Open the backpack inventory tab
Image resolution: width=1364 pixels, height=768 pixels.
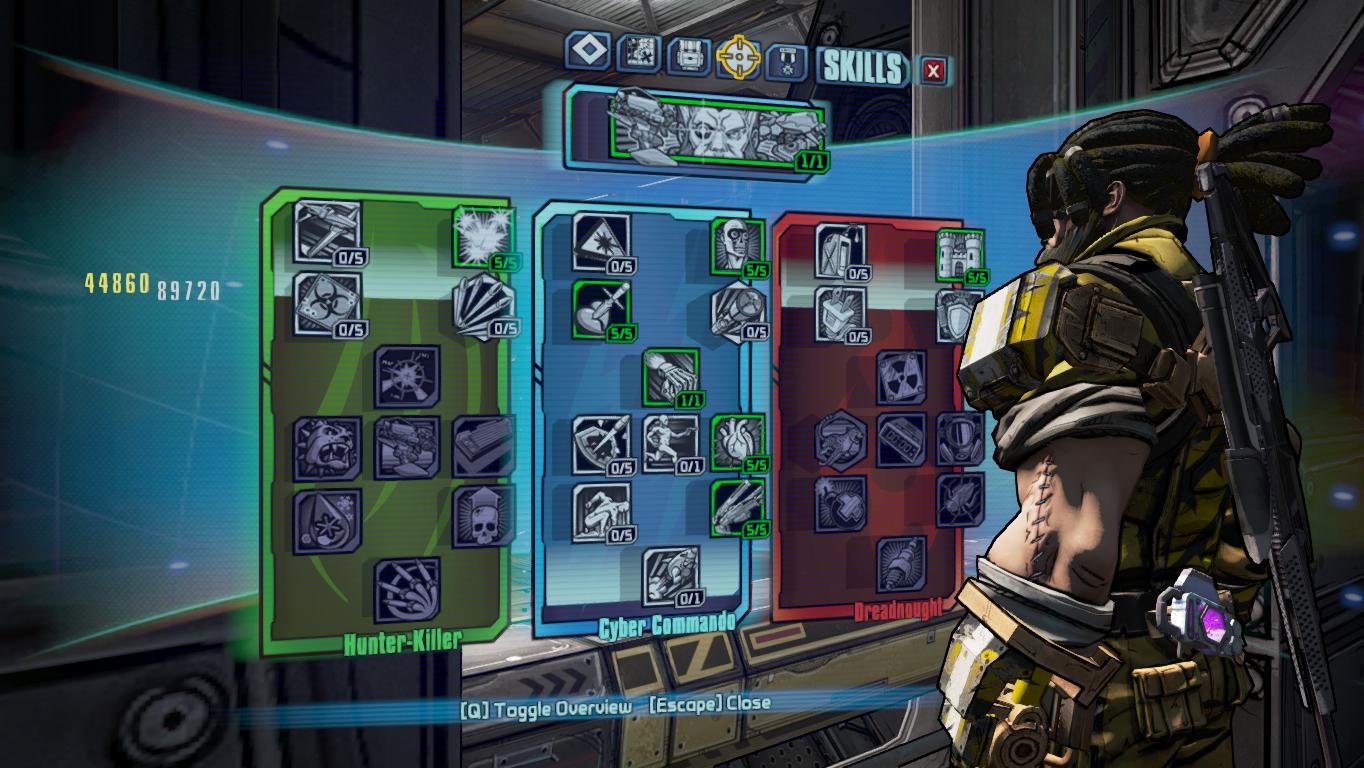click(687, 56)
